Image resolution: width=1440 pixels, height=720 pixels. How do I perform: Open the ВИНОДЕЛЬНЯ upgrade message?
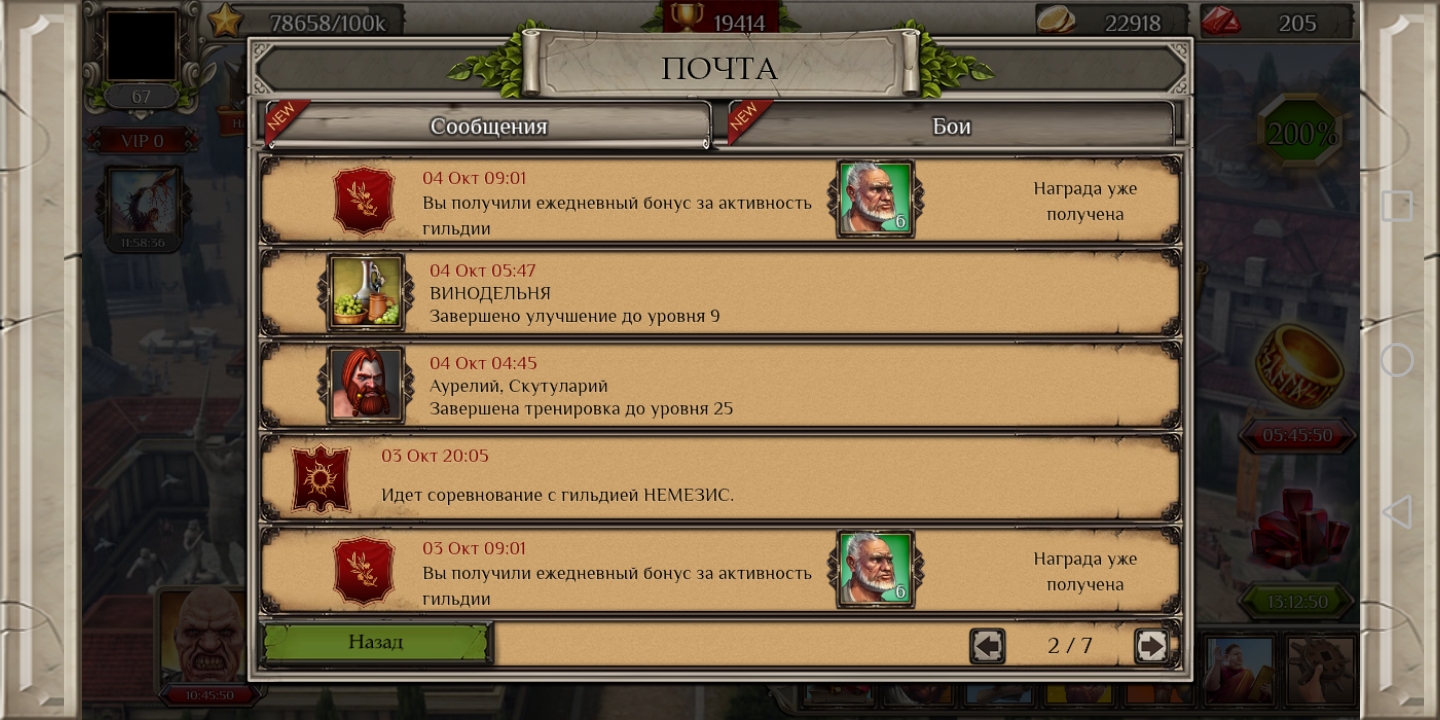(x=720, y=293)
